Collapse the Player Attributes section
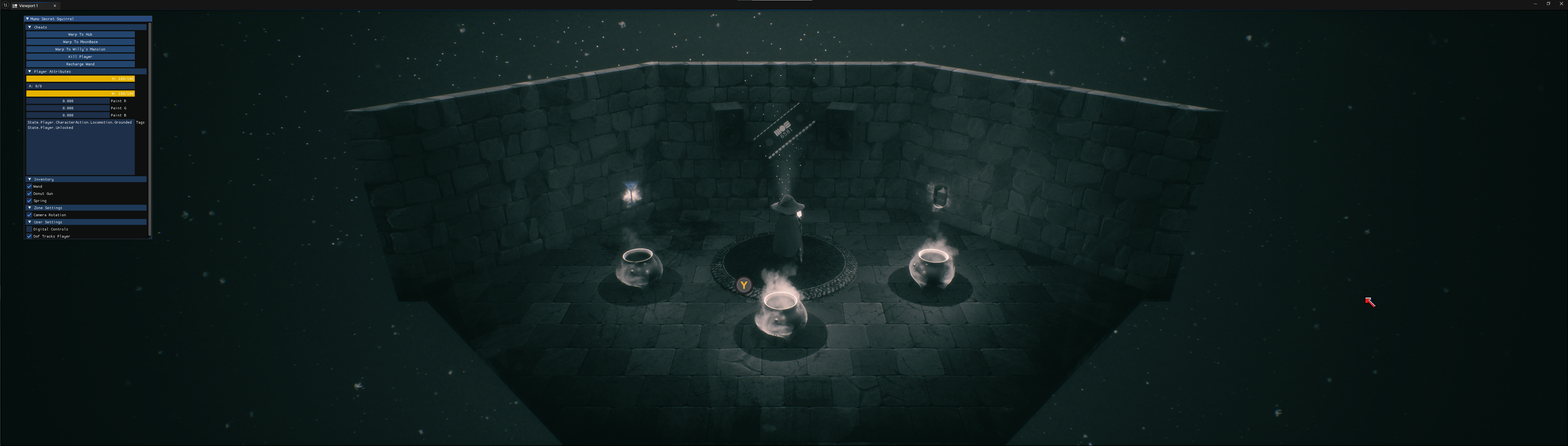This screenshot has height=446, width=1568. 30,72
